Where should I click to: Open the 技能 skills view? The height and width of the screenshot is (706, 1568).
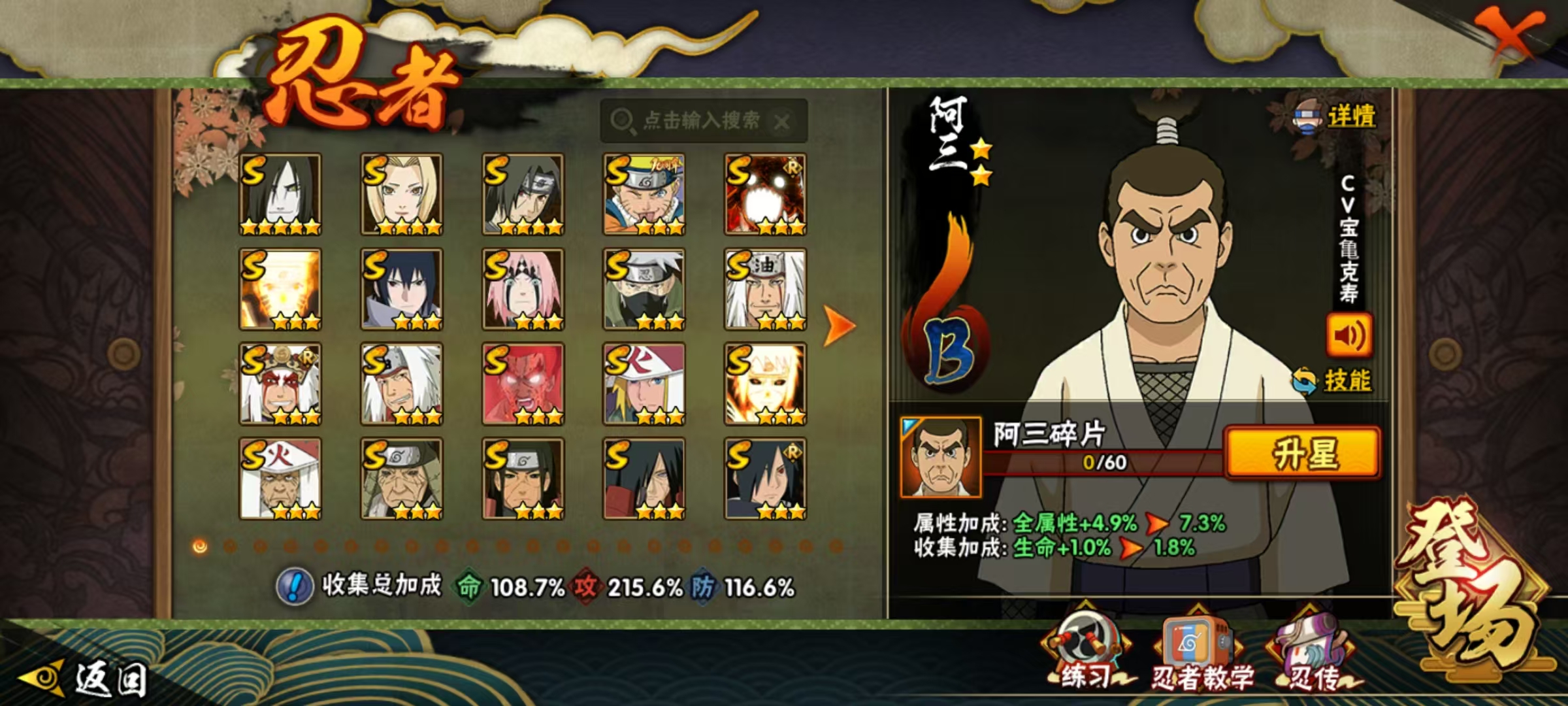tap(1333, 380)
